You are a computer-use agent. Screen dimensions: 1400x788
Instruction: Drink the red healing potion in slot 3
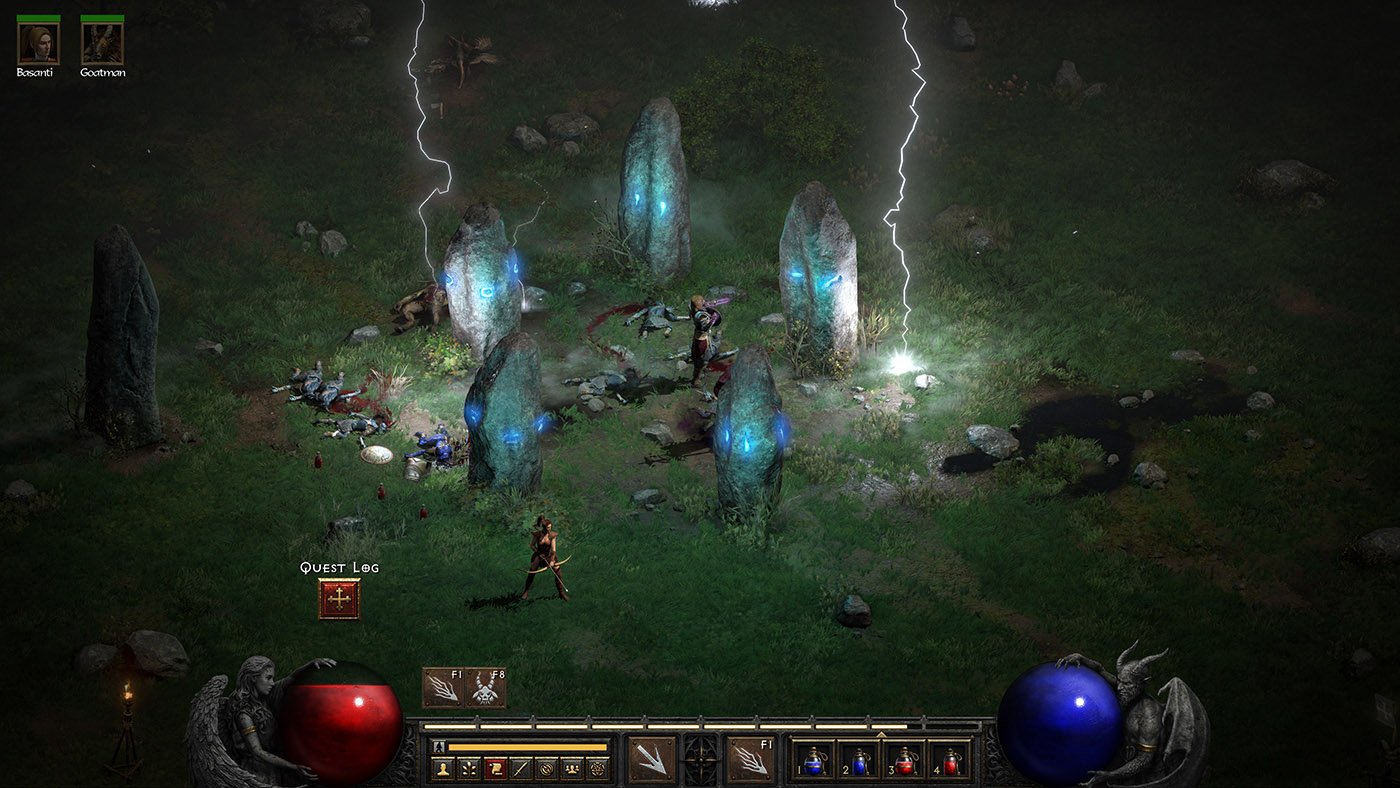[x=904, y=760]
